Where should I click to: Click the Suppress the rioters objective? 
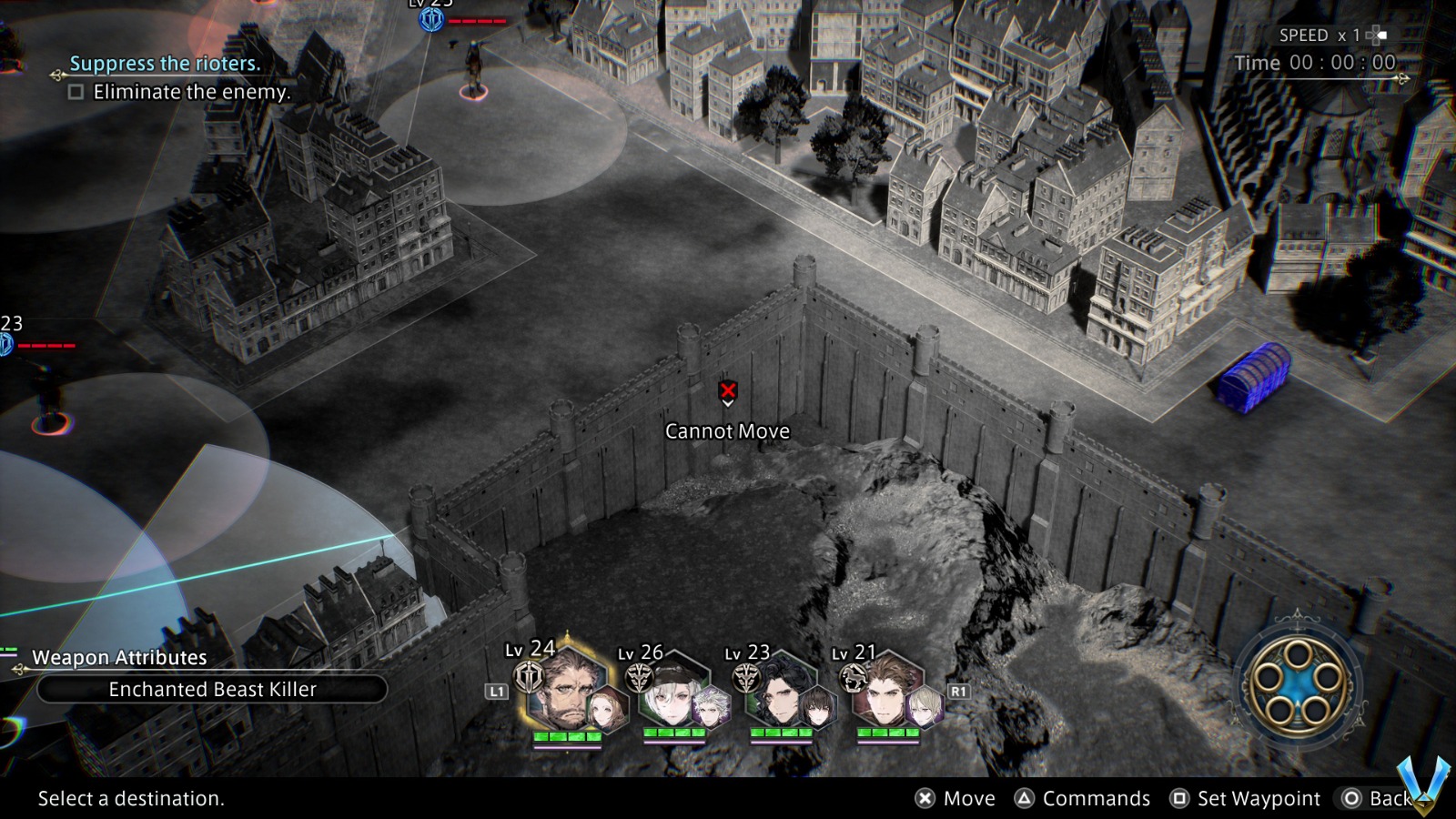(165, 64)
